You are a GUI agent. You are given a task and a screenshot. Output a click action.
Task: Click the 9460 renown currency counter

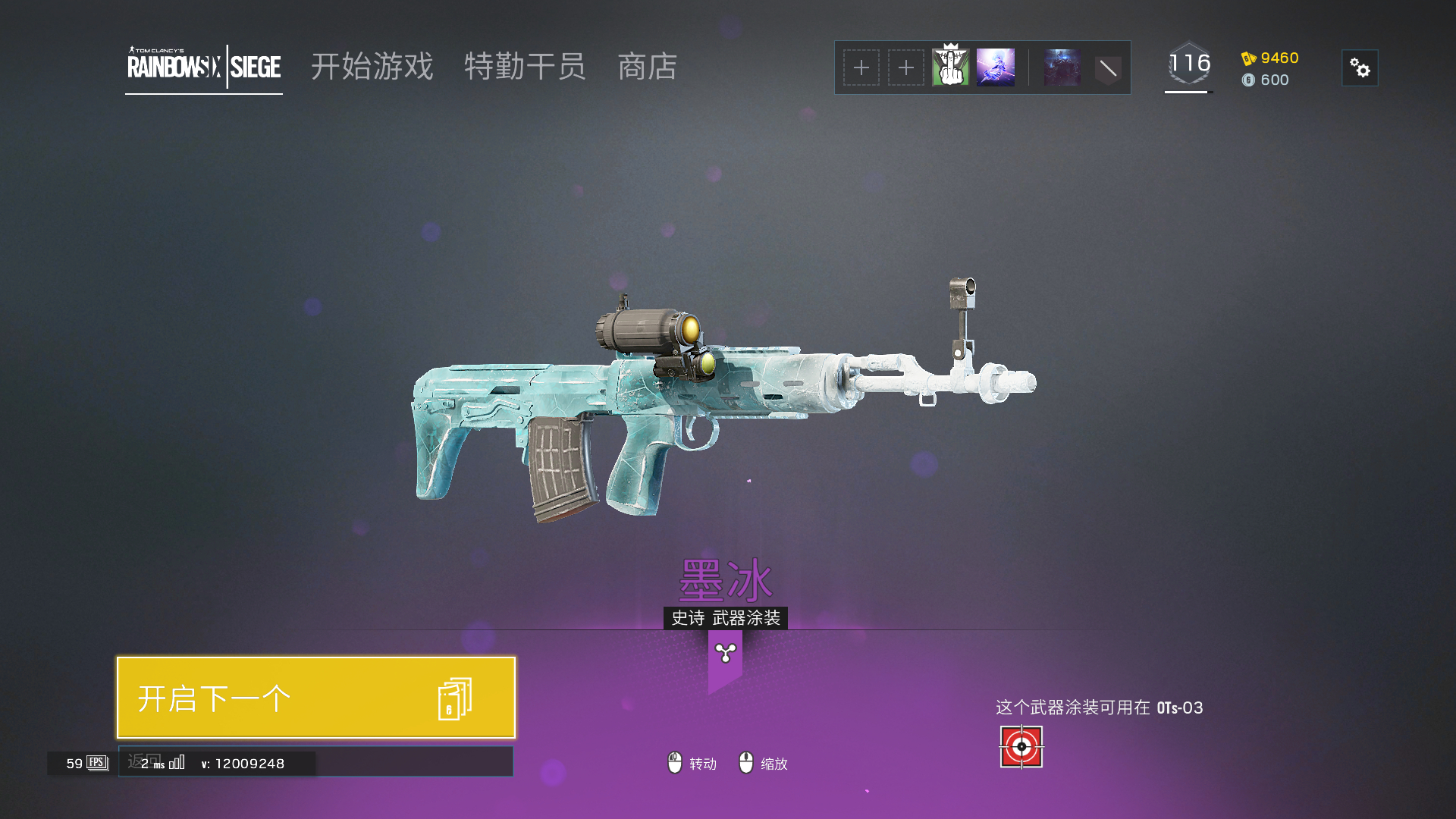[x=1270, y=58]
